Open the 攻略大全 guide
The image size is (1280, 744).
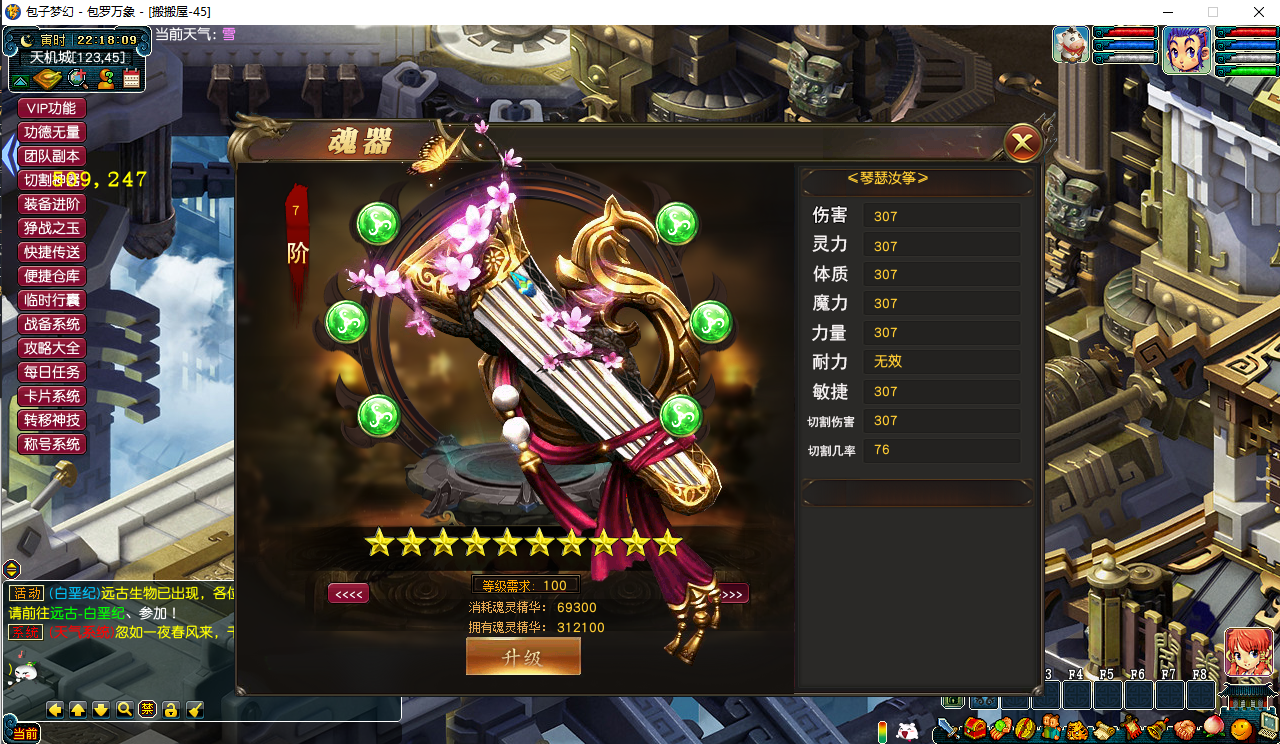pos(52,348)
